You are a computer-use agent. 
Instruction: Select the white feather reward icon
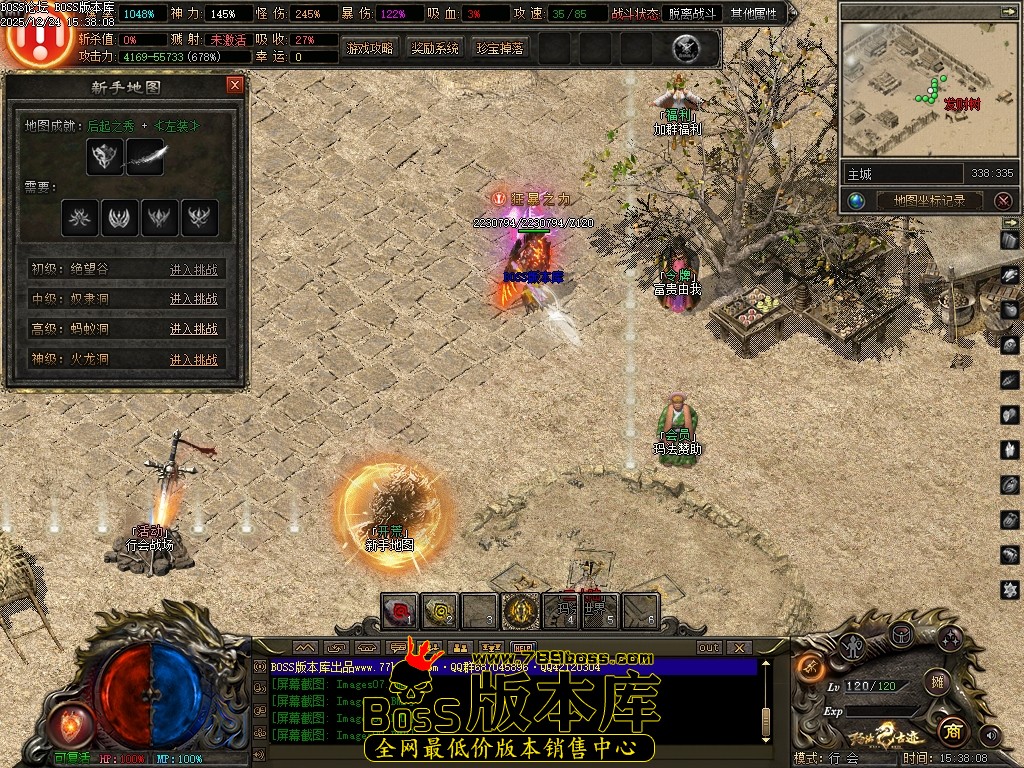pos(145,157)
